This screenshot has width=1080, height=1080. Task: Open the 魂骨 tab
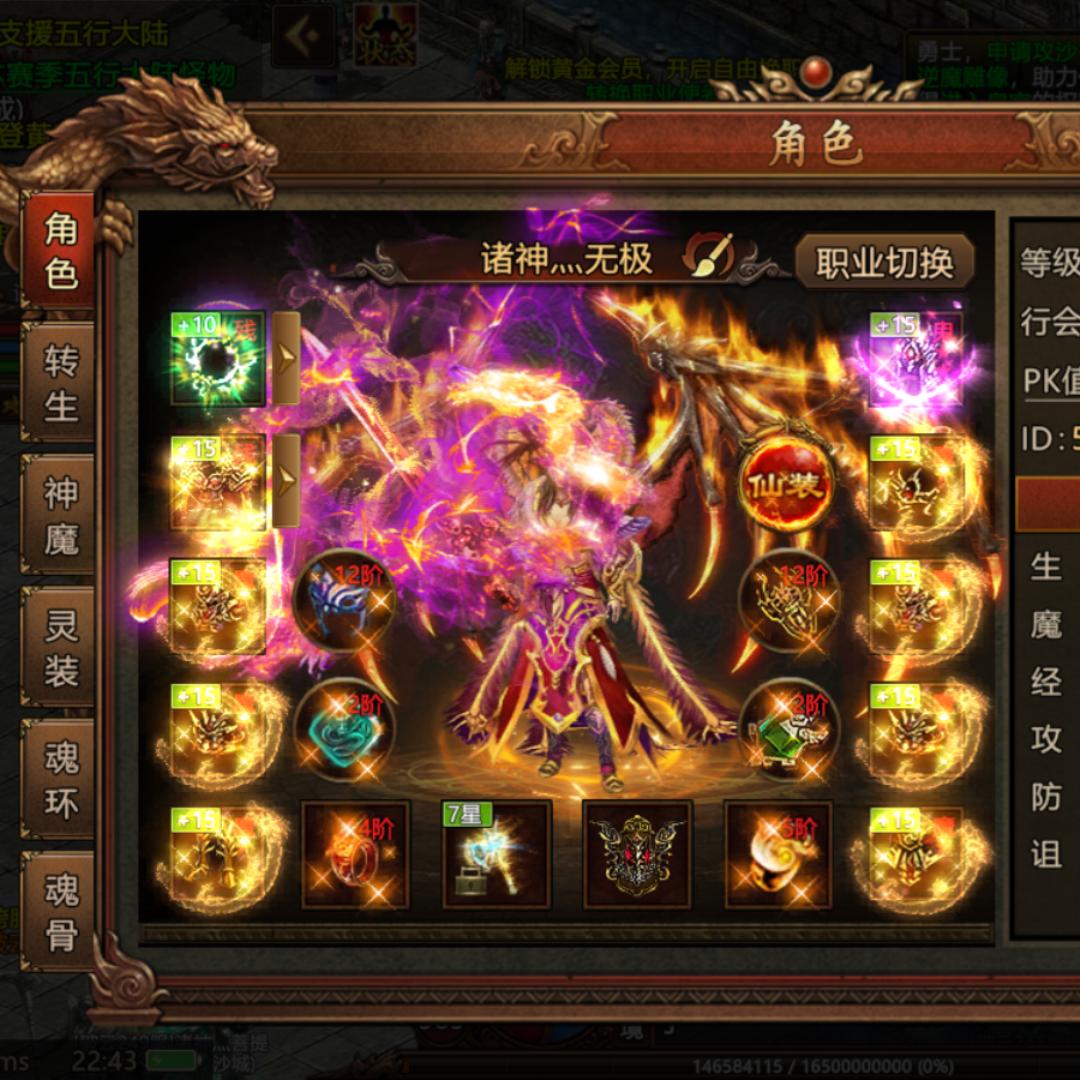pyautogui.click(x=60, y=912)
